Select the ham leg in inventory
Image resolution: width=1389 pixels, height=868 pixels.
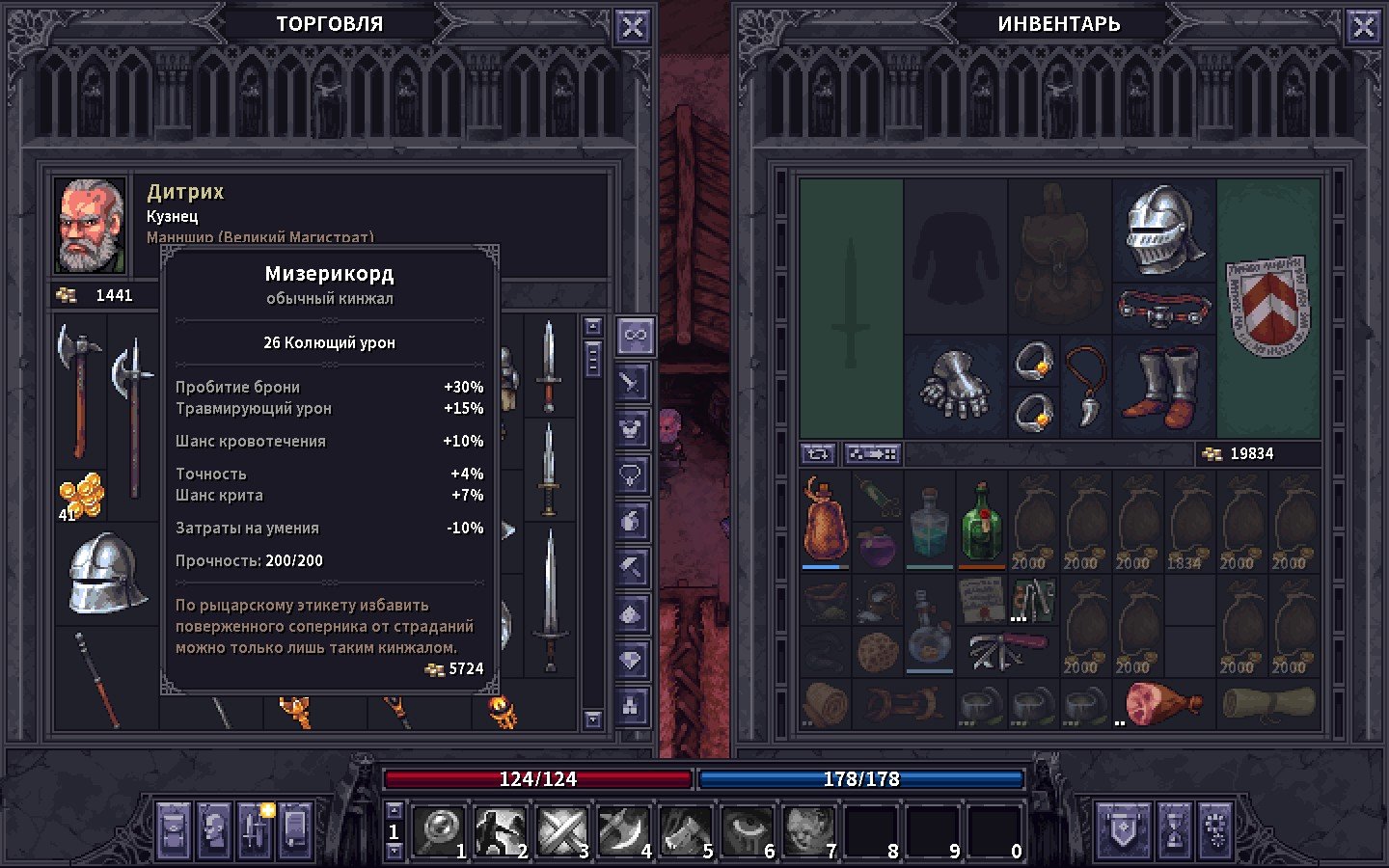pyautogui.click(x=1162, y=704)
